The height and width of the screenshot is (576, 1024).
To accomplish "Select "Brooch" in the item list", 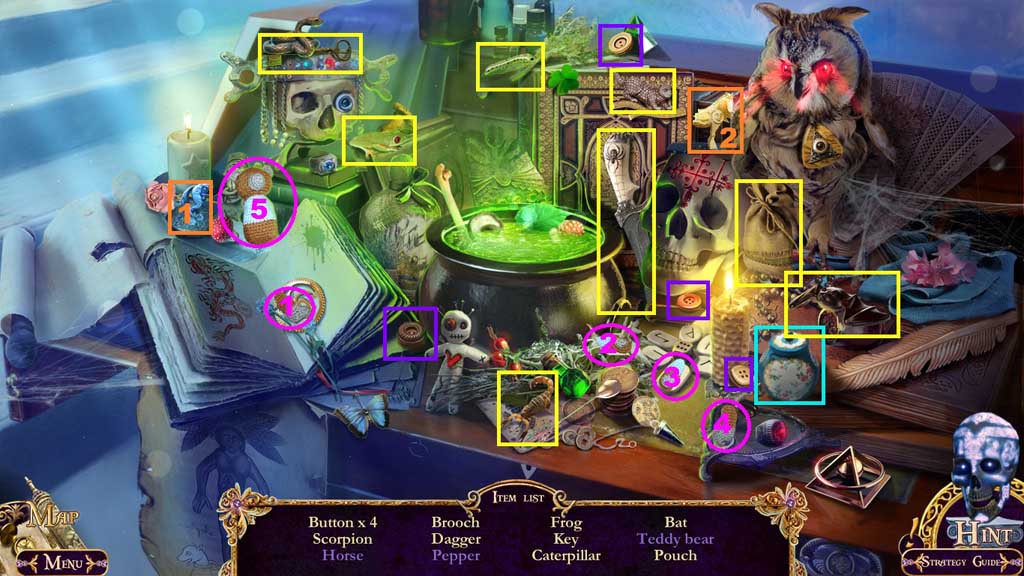I will pyautogui.click(x=455, y=522).
